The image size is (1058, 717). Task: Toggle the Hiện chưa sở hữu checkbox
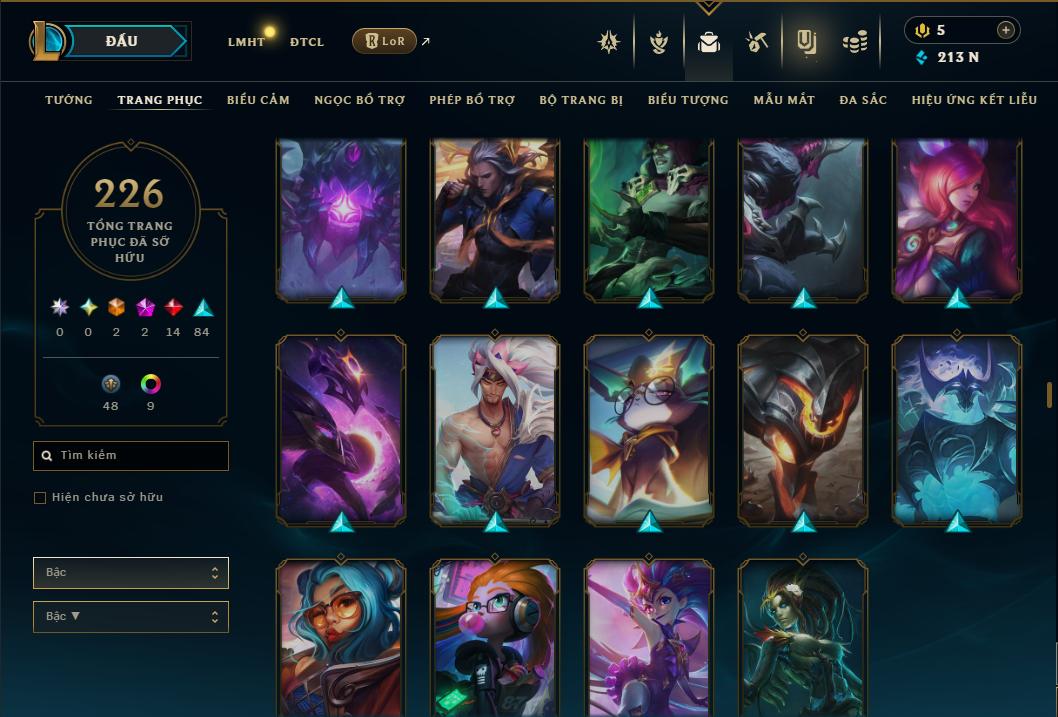[x=40, y=498]
